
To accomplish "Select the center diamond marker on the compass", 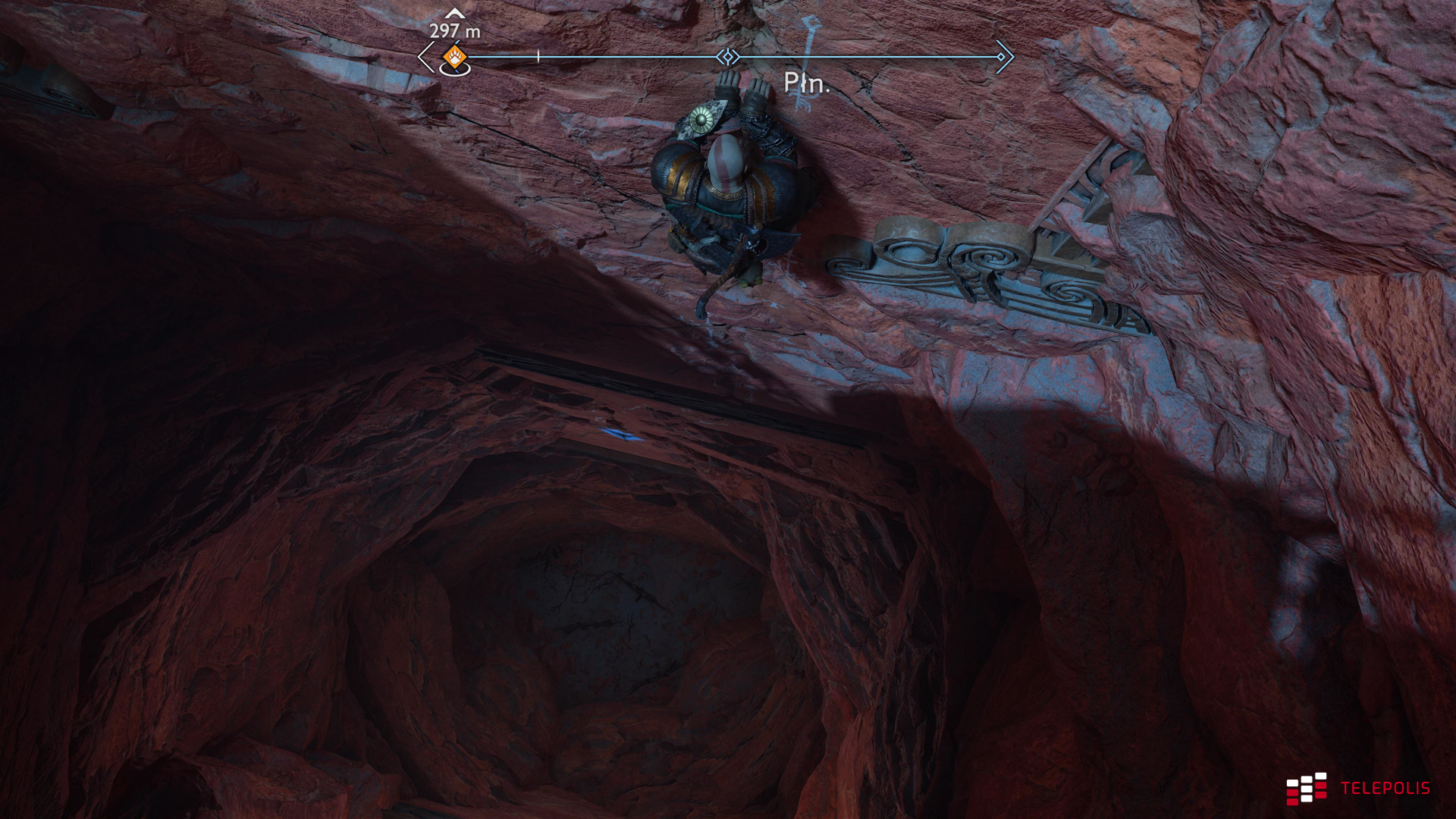I will pyautogui.click(x=727, y=57).
